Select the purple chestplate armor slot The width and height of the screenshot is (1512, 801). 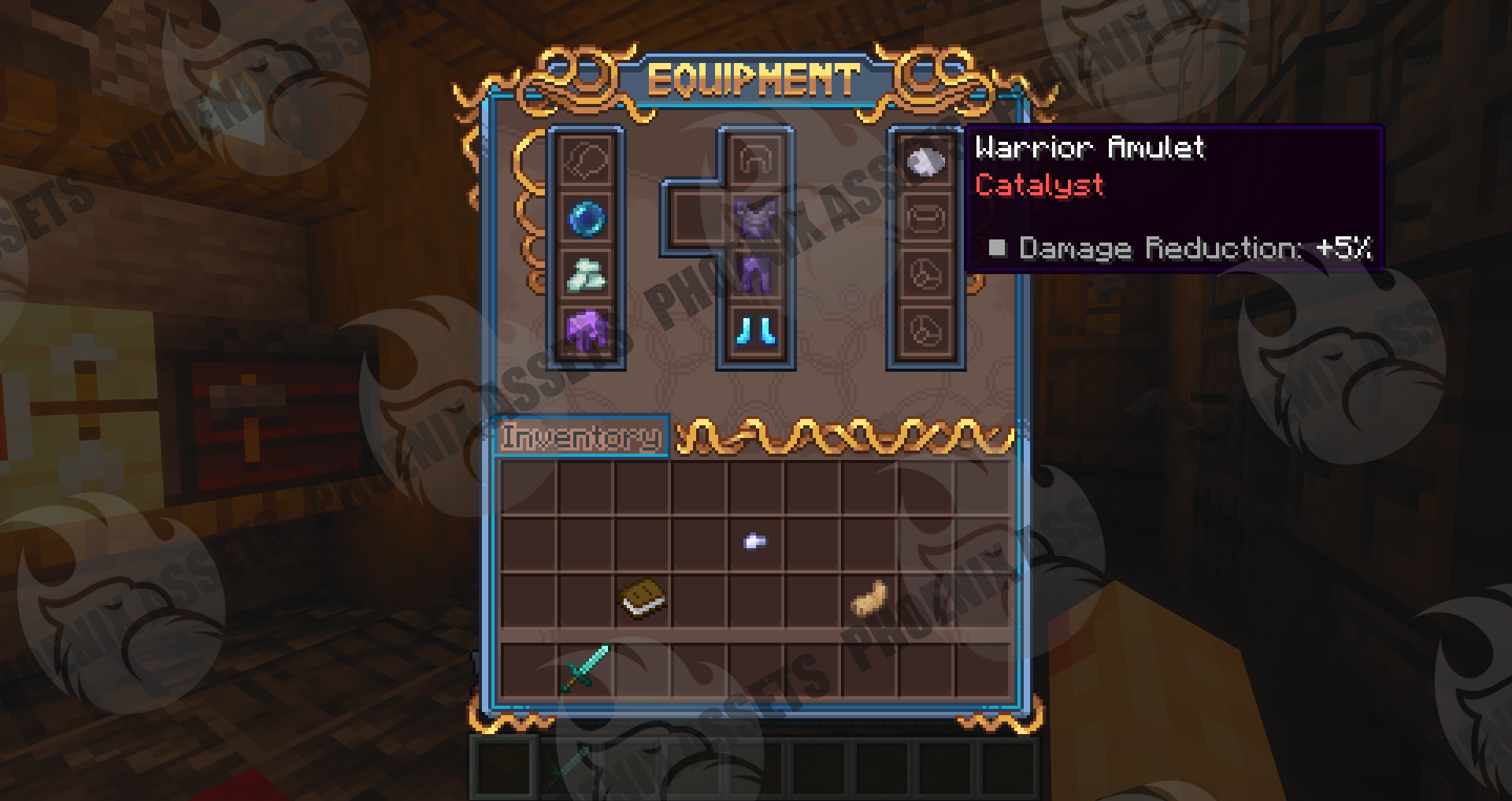755,217
